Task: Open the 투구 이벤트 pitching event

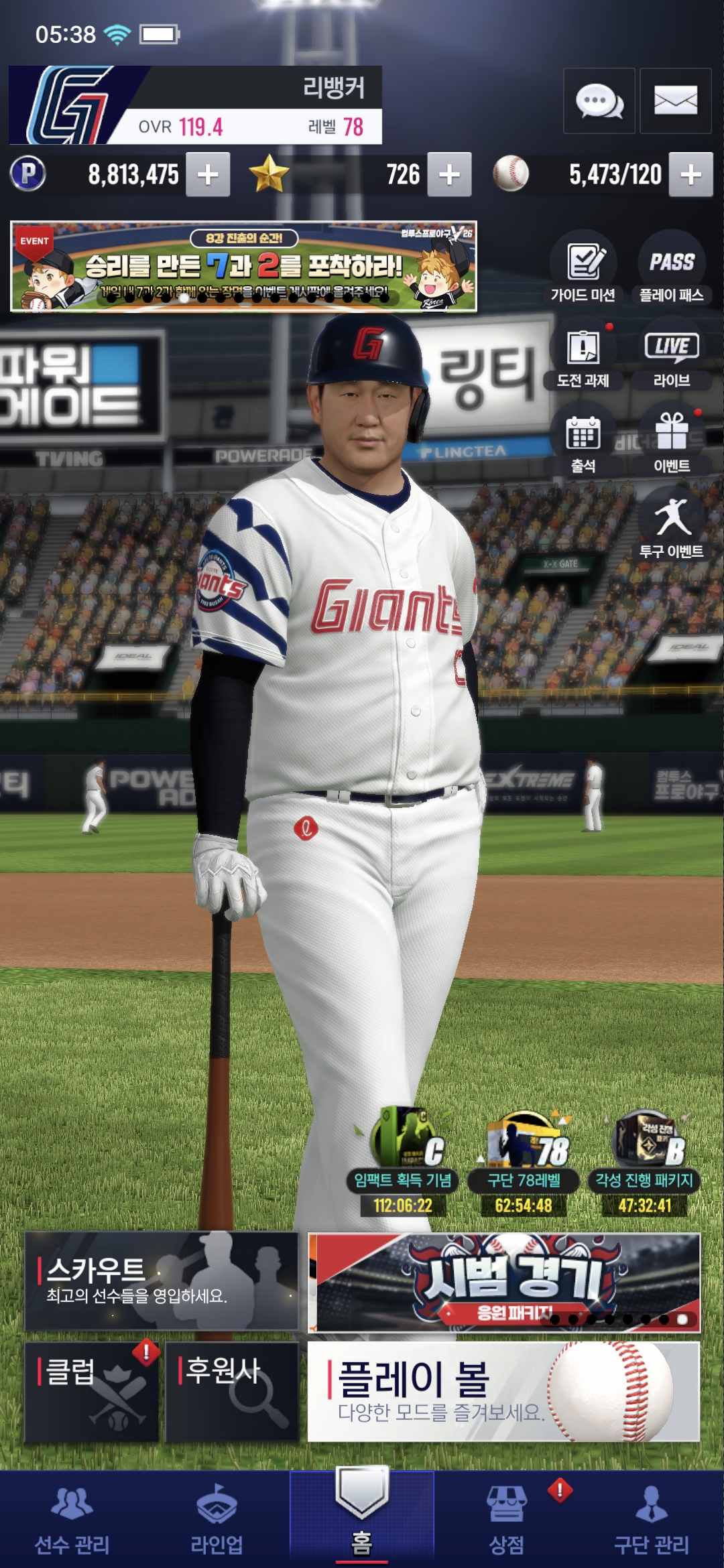Action: 671,527
